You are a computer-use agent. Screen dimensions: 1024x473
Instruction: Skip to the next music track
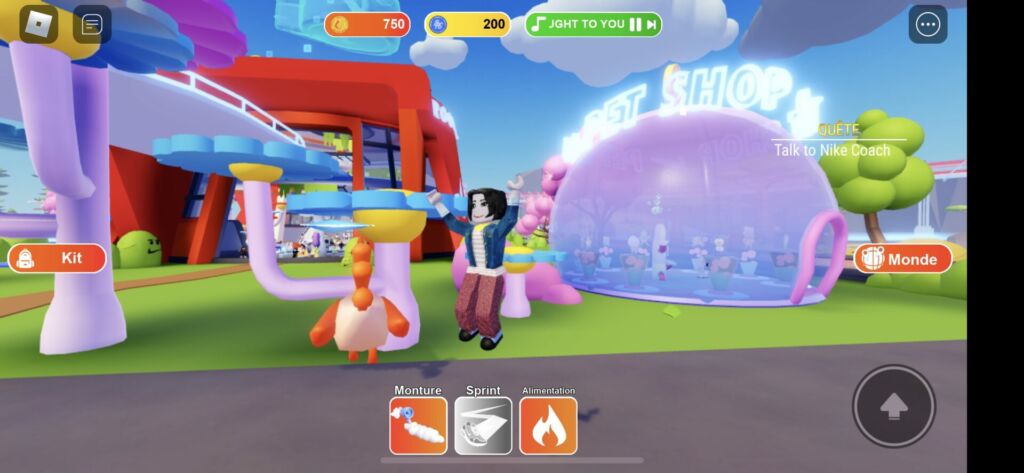(x=651, y=24)
